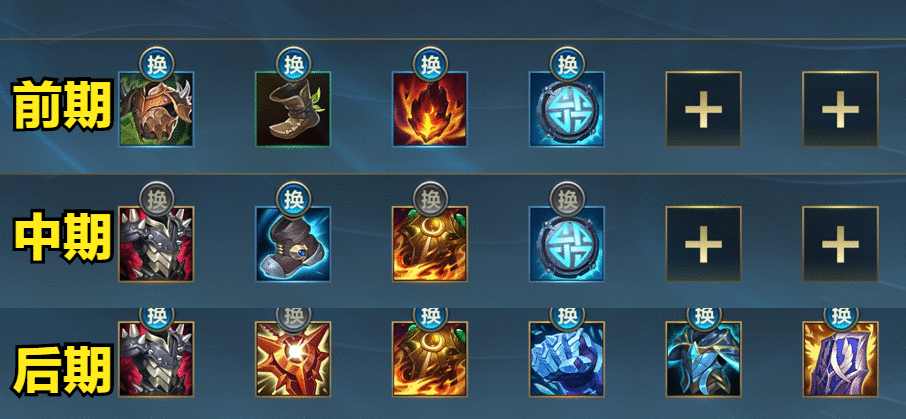The height and width of the screenshot is (419, 906).
Task: Pick the blue rune disc in 前期 row
Action: [x=567, y=109]
